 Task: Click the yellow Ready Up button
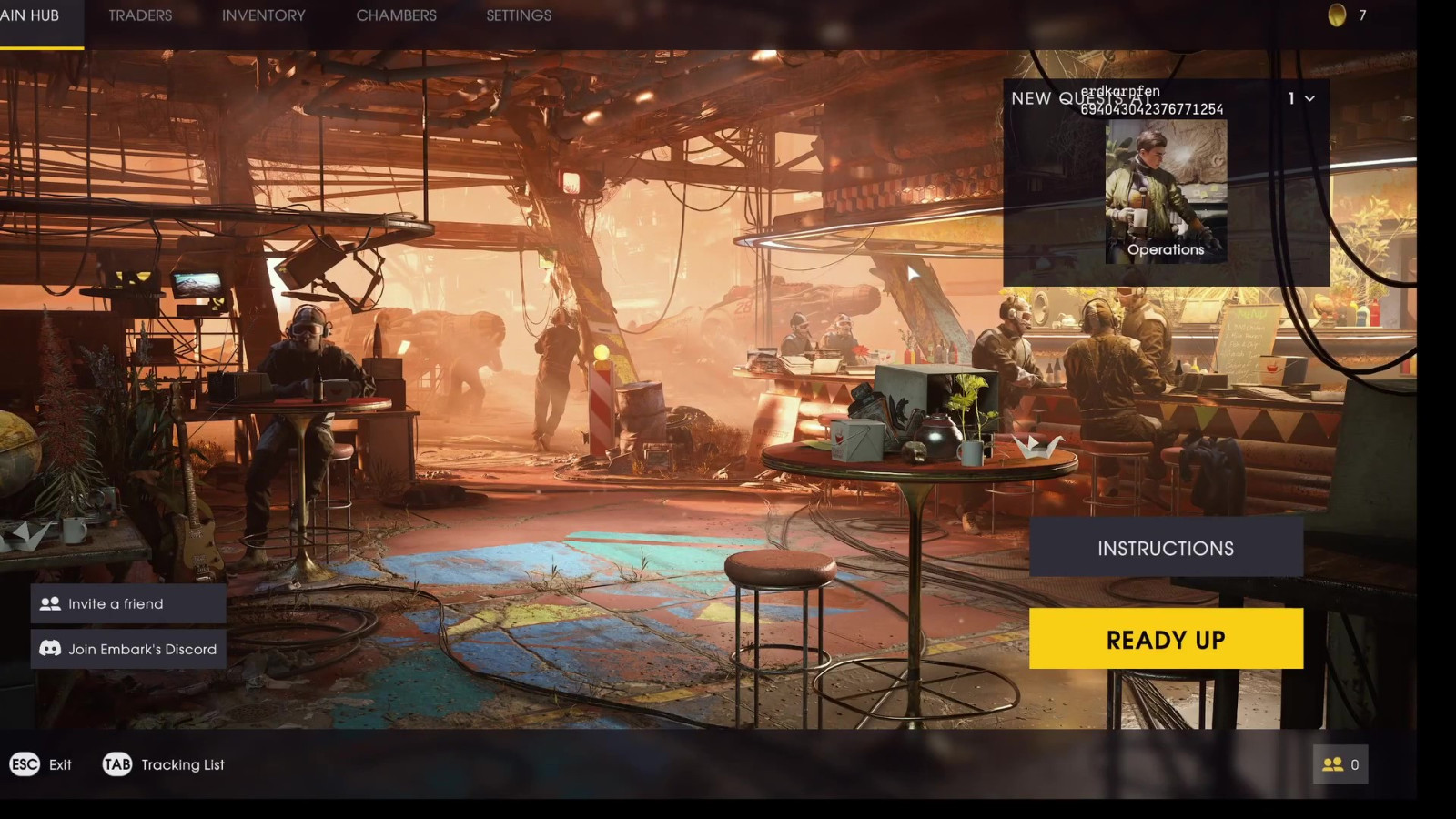[x=1166, y=639]
